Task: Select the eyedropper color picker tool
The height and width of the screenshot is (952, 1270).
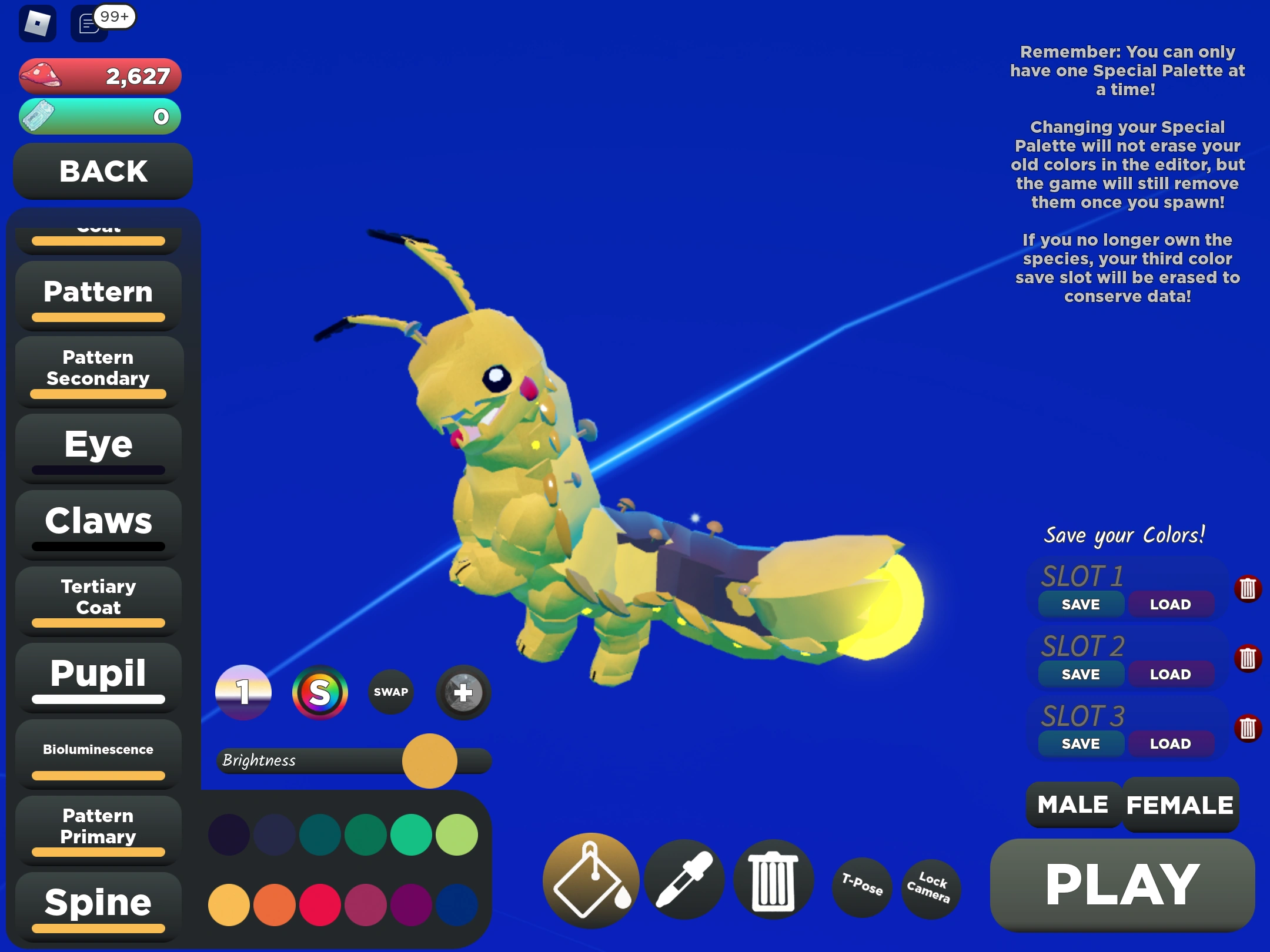Action: [687, 881]
